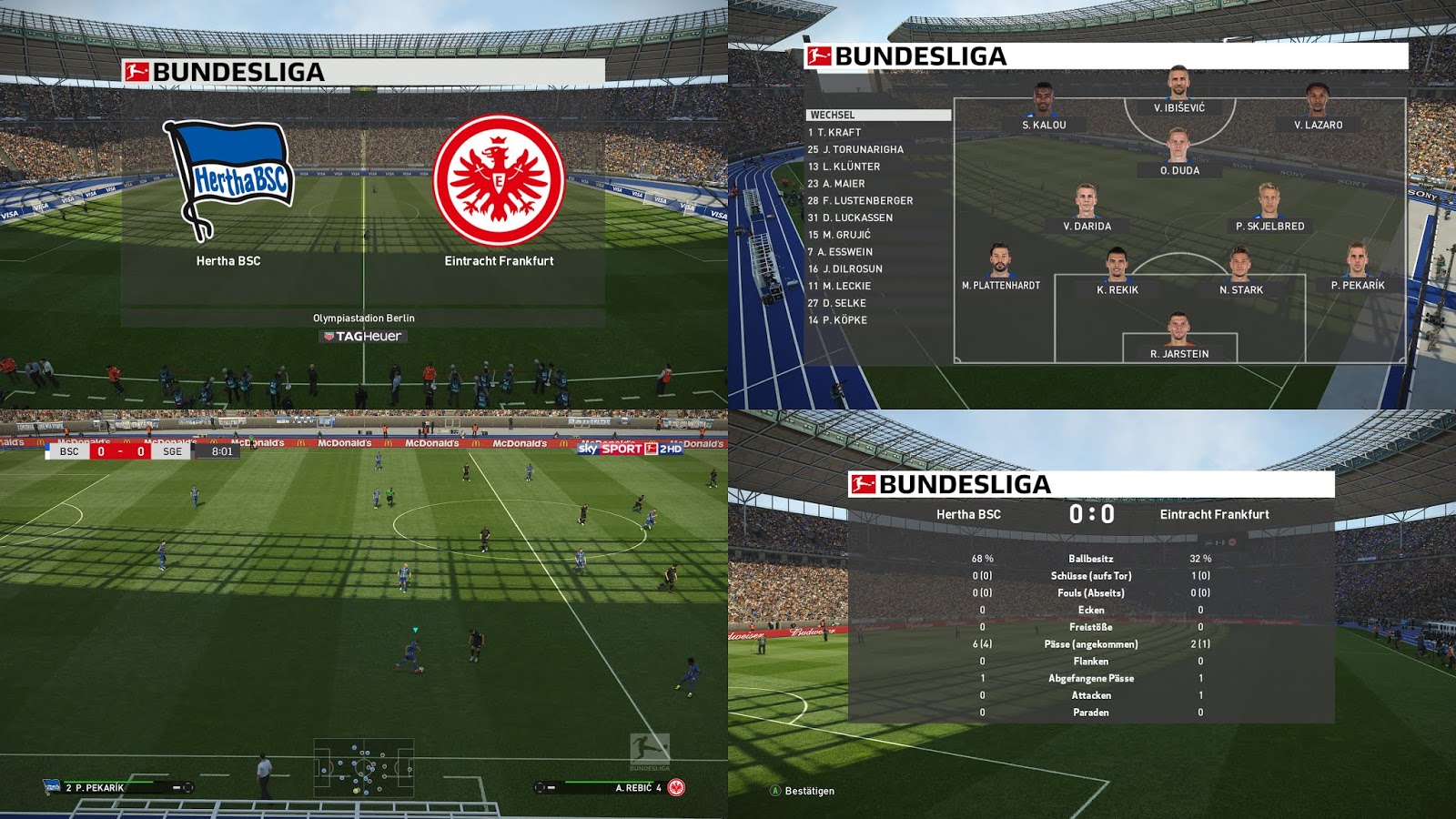Select substitute 1 T. Kraft from the list

pos(837,133)
